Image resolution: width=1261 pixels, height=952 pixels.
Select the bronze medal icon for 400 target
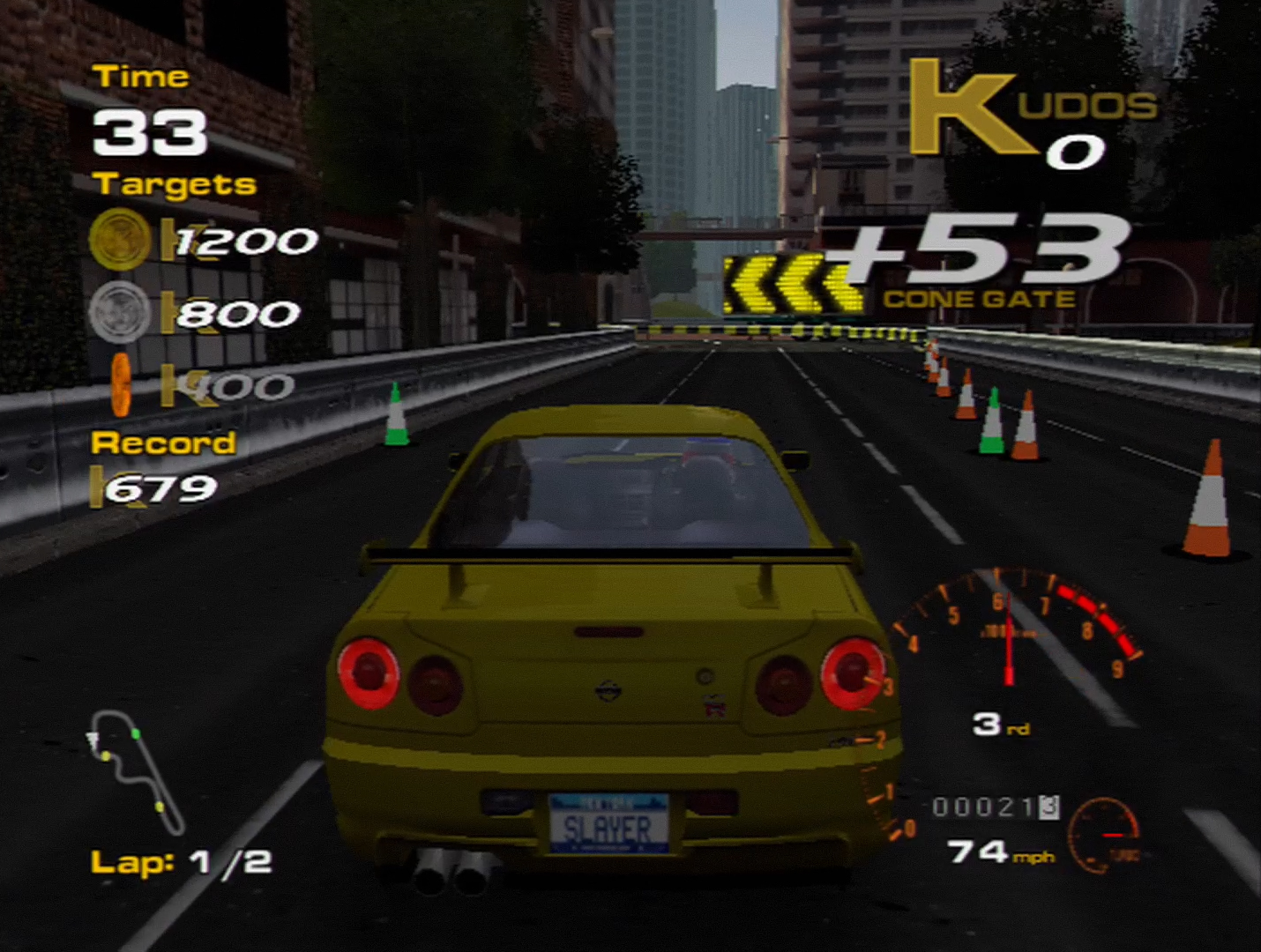point(121,385)
